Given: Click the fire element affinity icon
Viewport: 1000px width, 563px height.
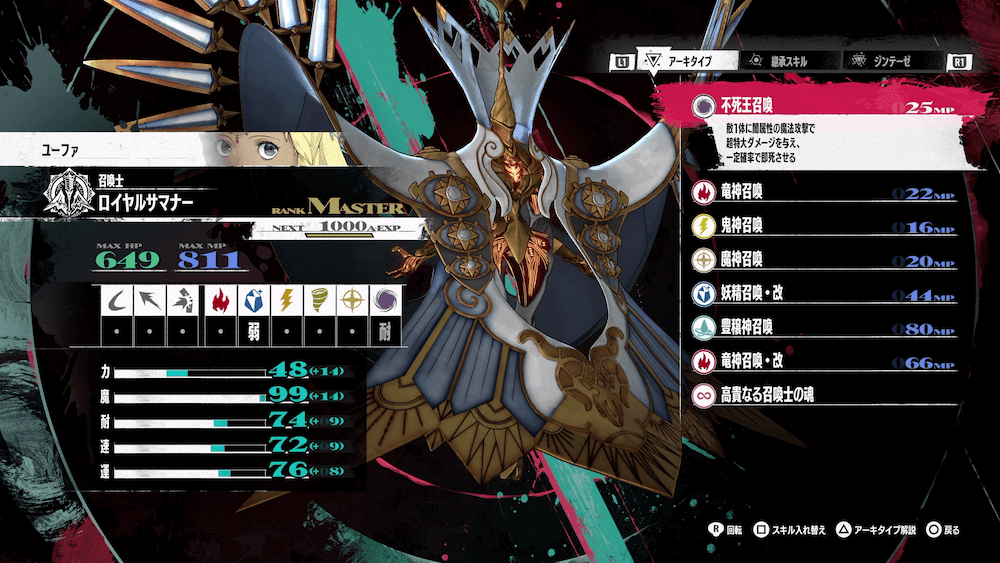Looking at the screenshot, I should pyautogui.click(x=221, y=300).
